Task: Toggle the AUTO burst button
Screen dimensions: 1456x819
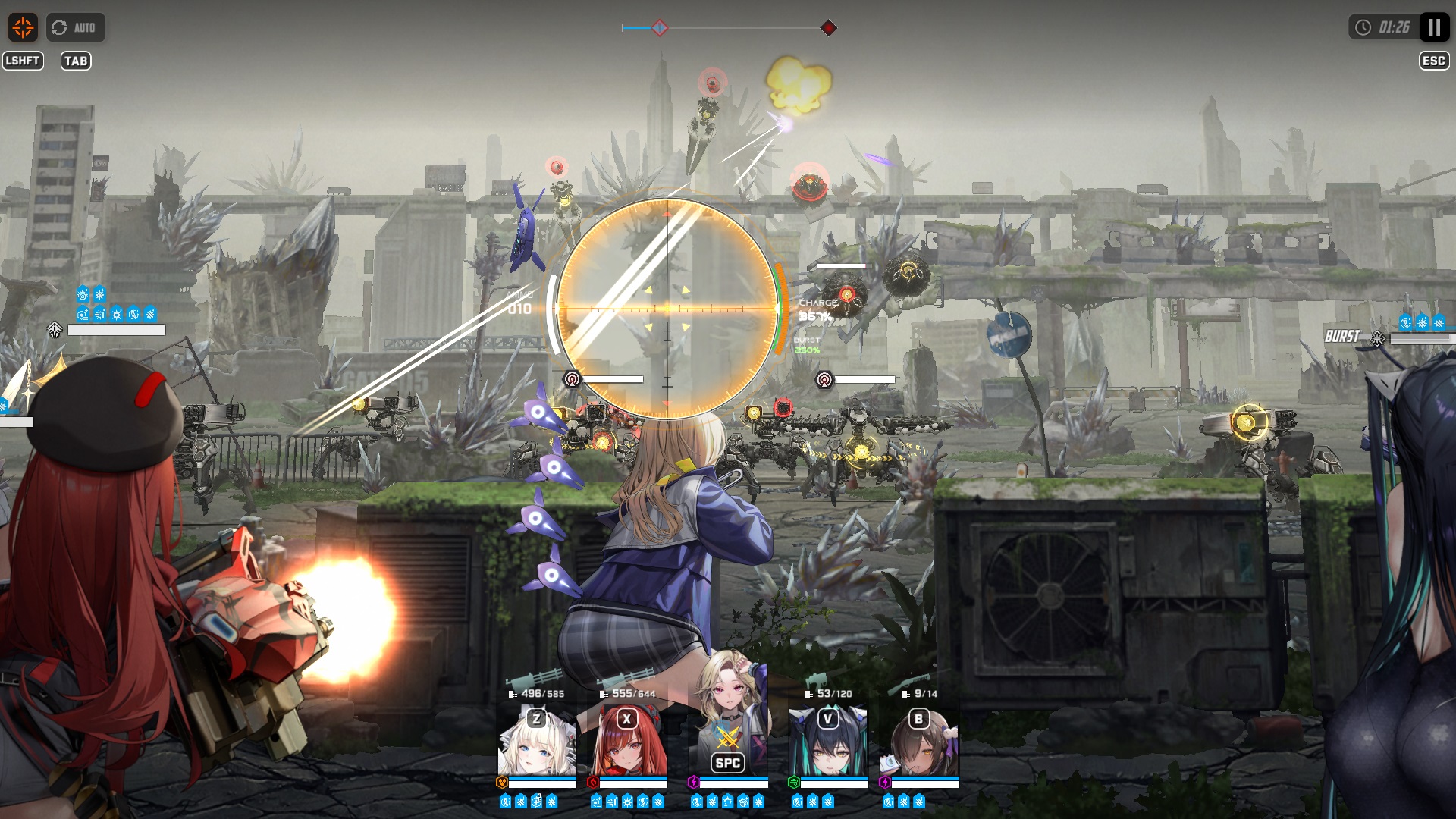Action: [75, 28]
